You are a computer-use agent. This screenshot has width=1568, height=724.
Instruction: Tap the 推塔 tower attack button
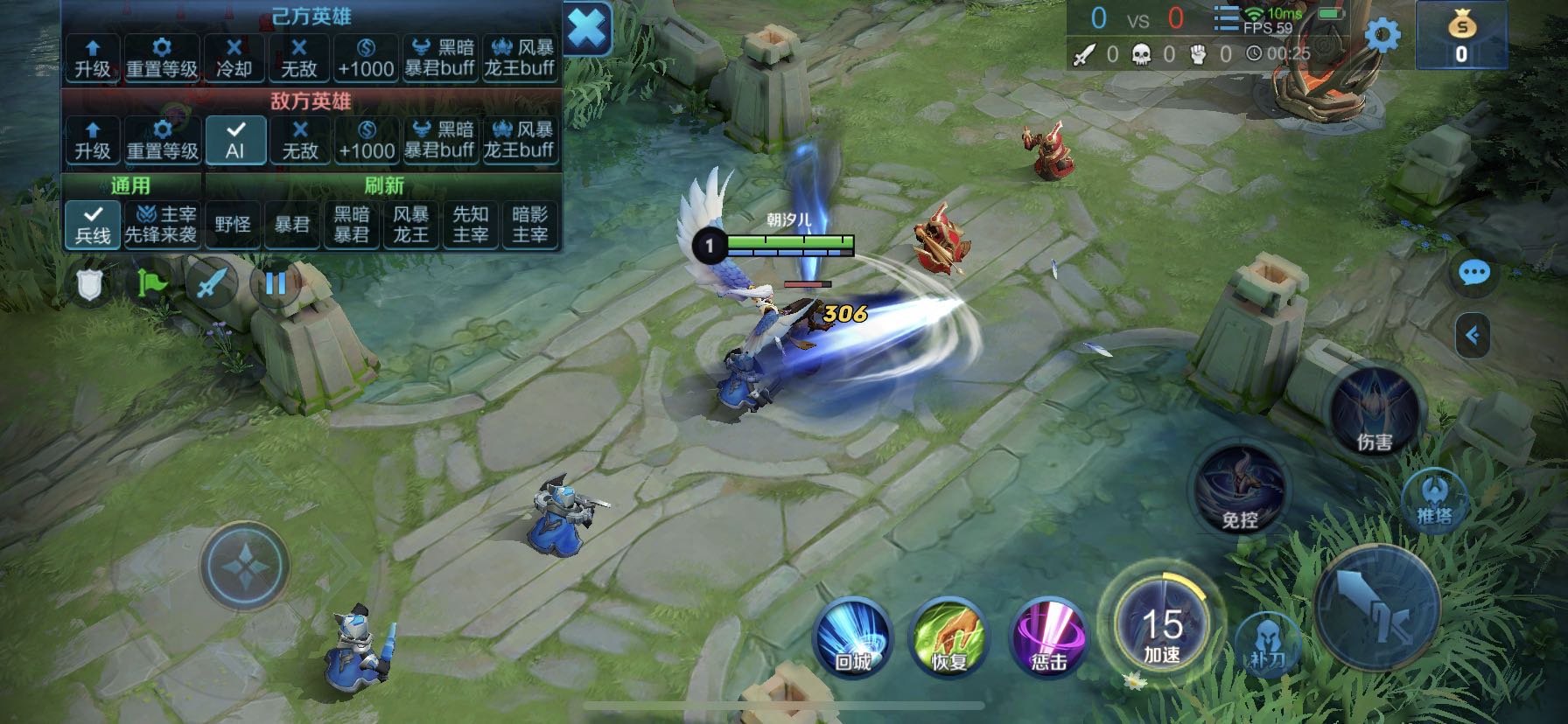[1434, 500]
